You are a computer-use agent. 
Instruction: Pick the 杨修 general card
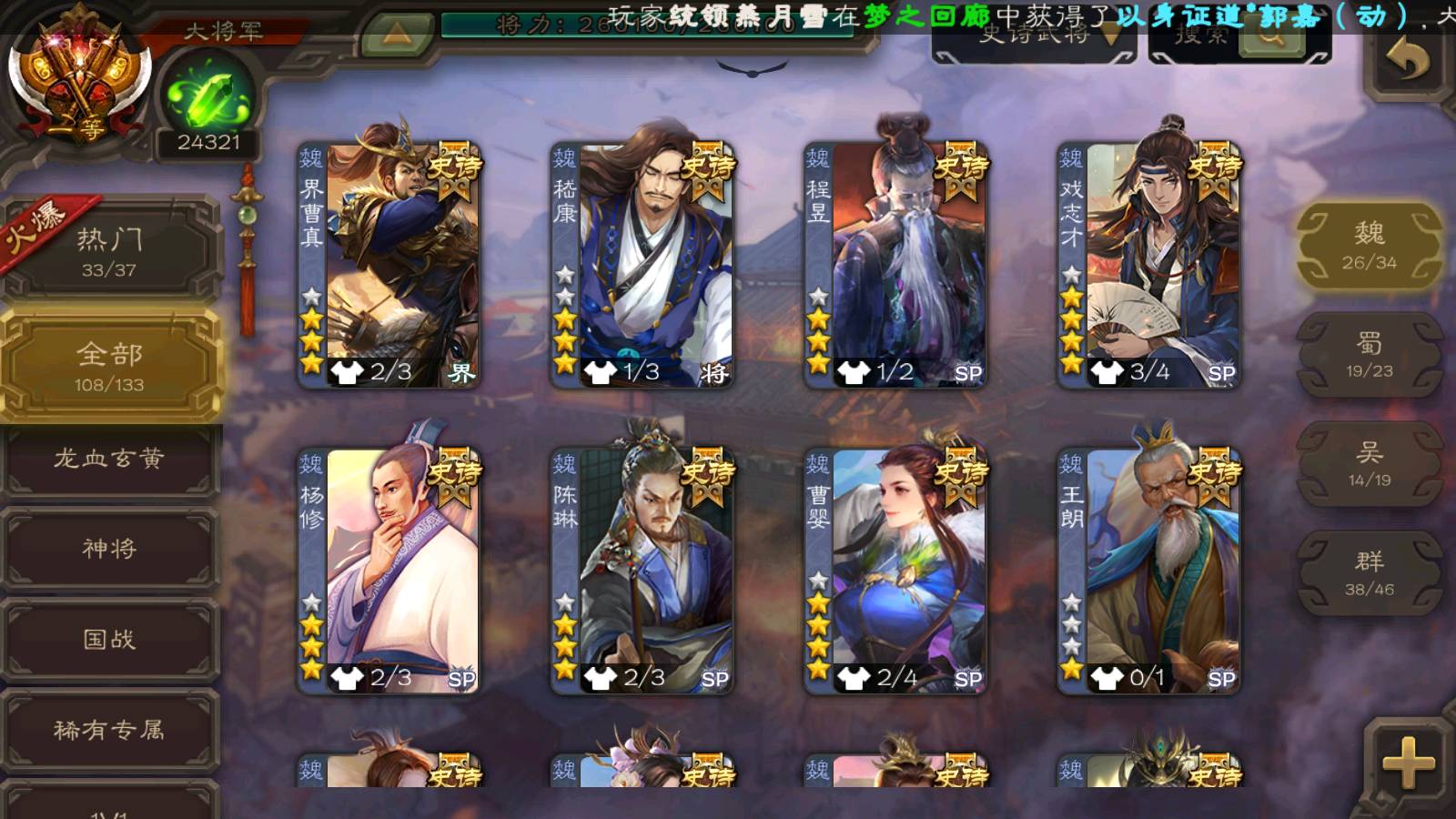pos(389,570)
